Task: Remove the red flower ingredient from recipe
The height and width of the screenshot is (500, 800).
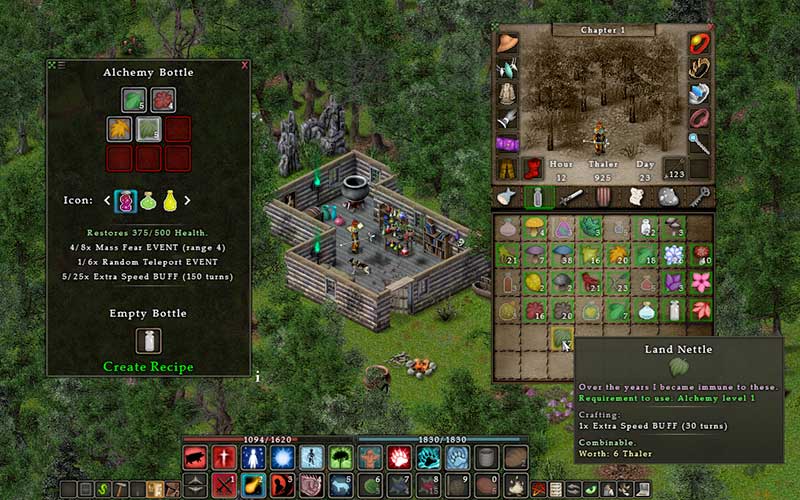Action: pos(163,100)
